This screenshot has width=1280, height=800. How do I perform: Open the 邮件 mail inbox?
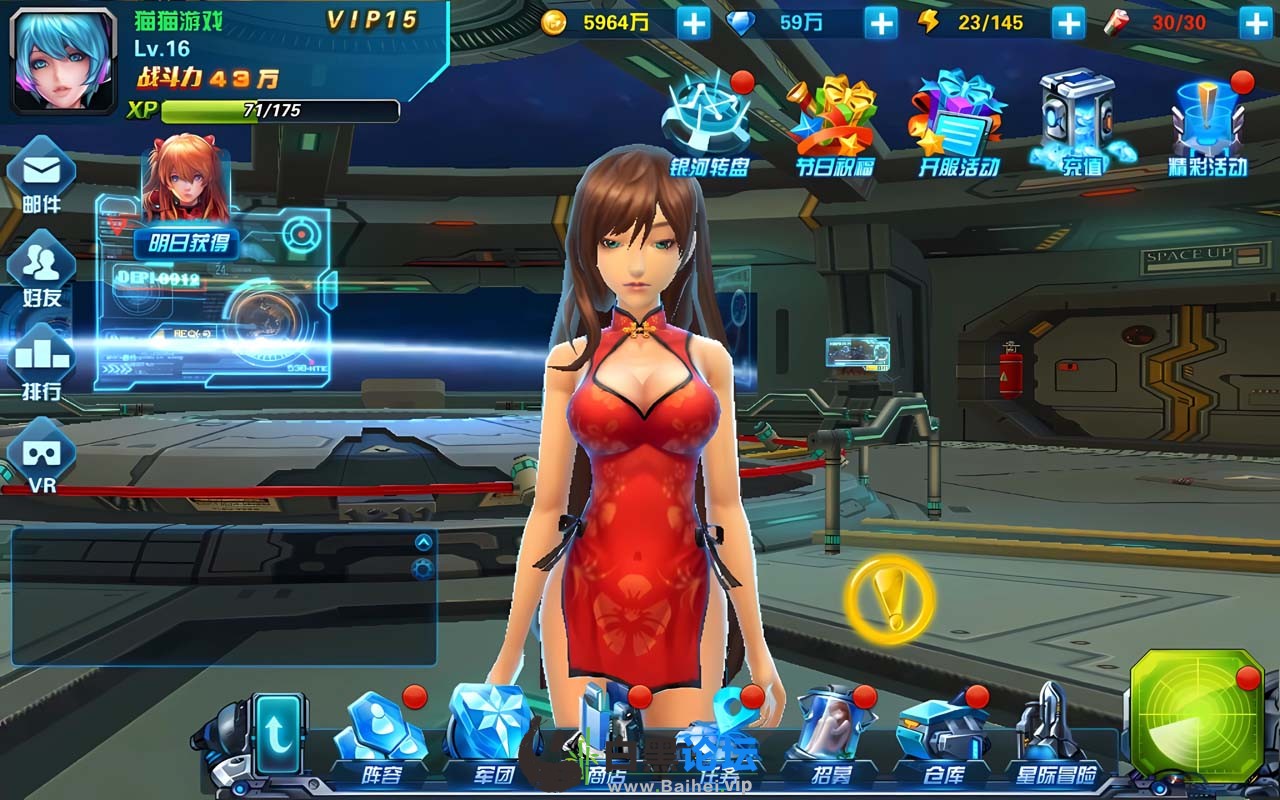pos(41,175)
